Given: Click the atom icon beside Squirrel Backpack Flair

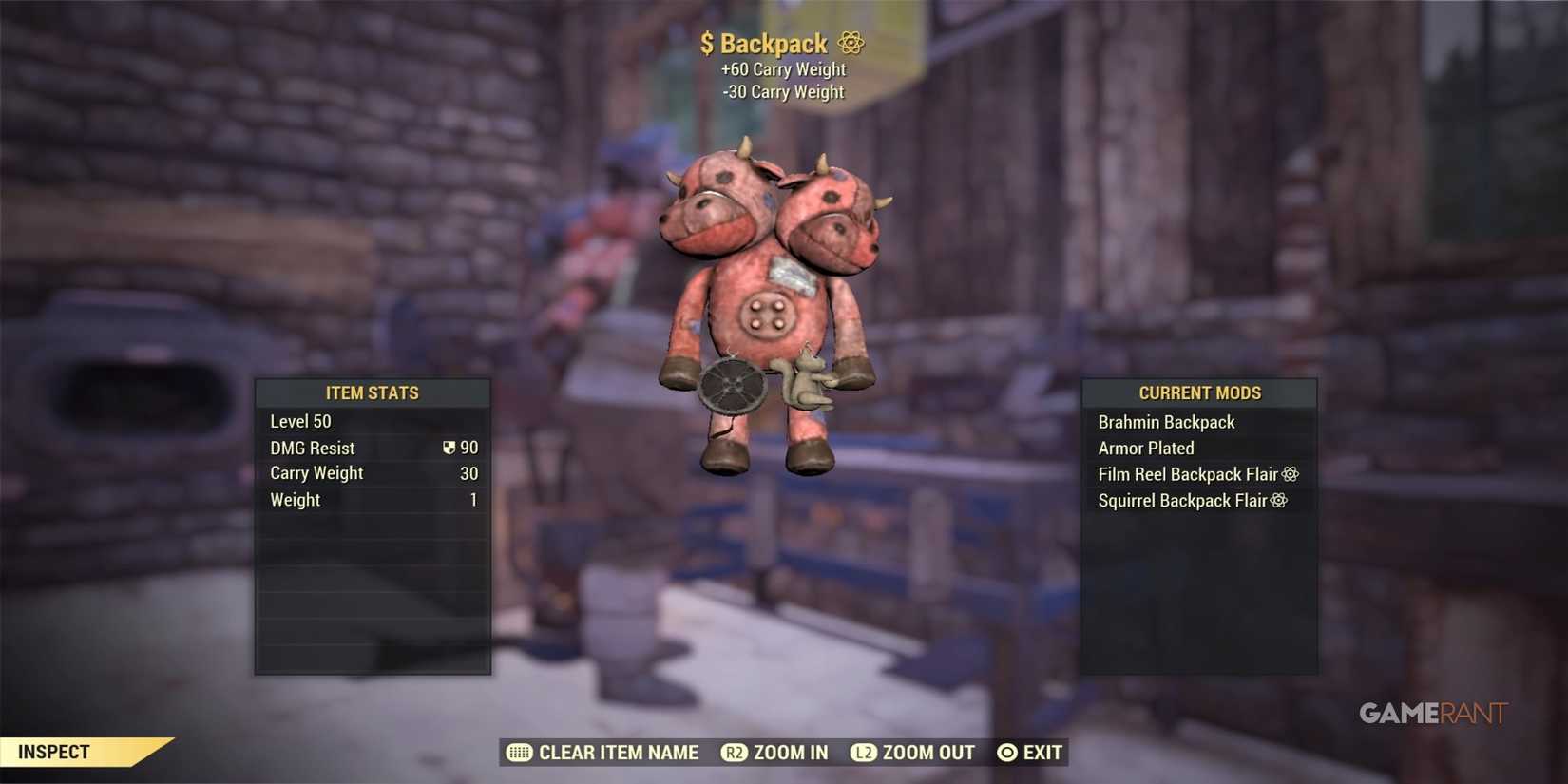Looking at the screenshot, I should pyautogui.click(x=1277, y=500).
